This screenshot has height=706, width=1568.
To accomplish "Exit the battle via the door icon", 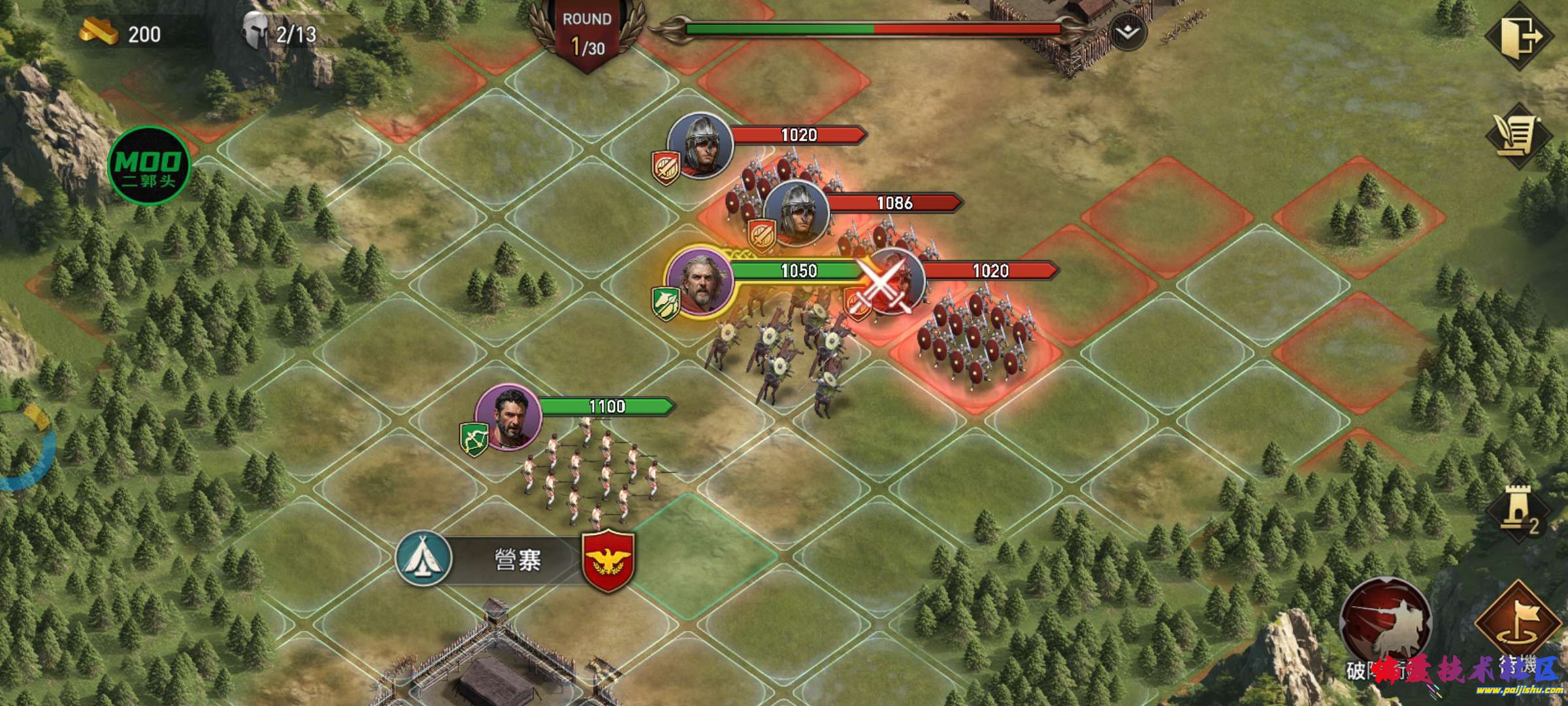I will point(1518,36).
